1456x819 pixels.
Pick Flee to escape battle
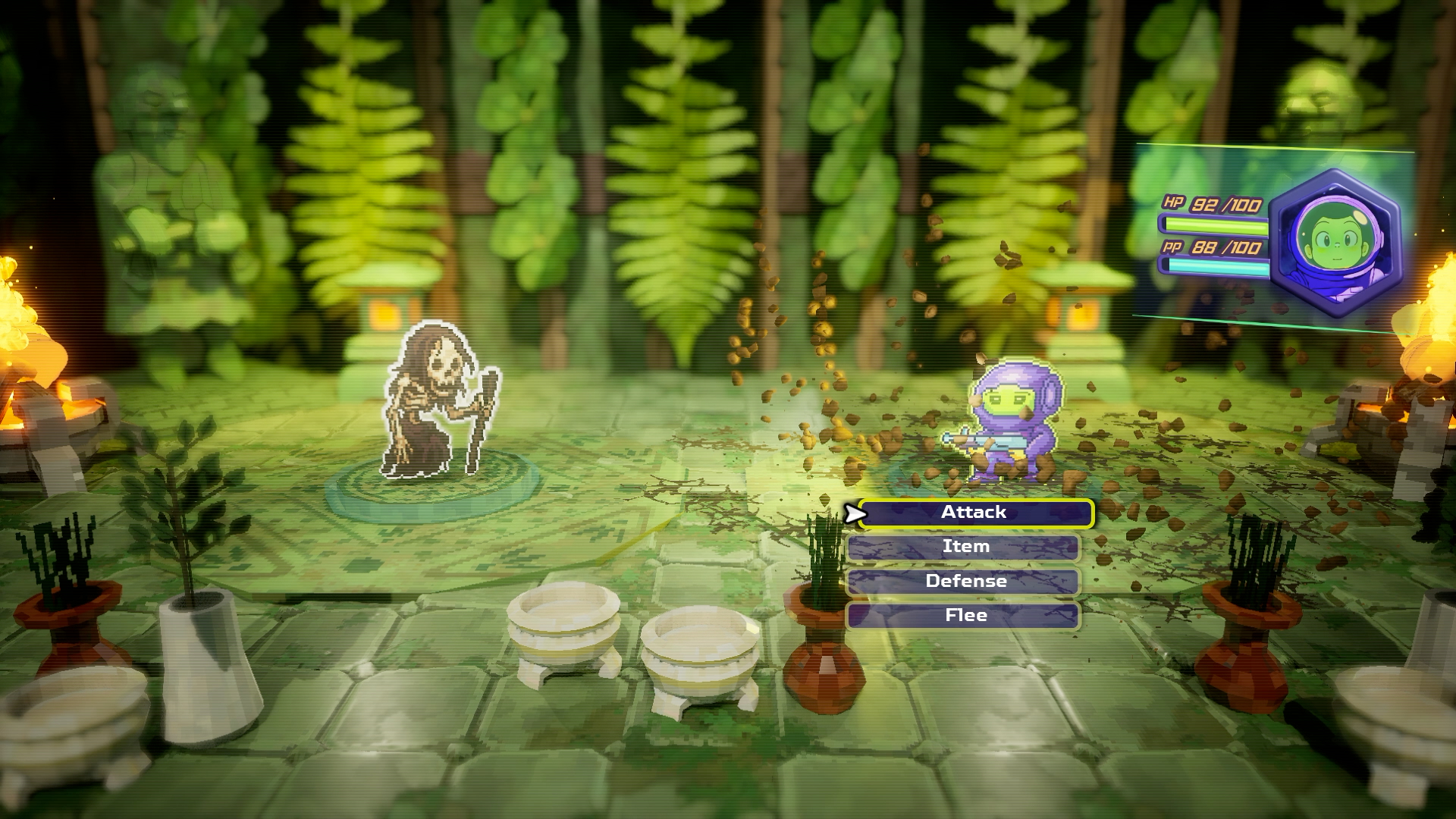(964, 616)
